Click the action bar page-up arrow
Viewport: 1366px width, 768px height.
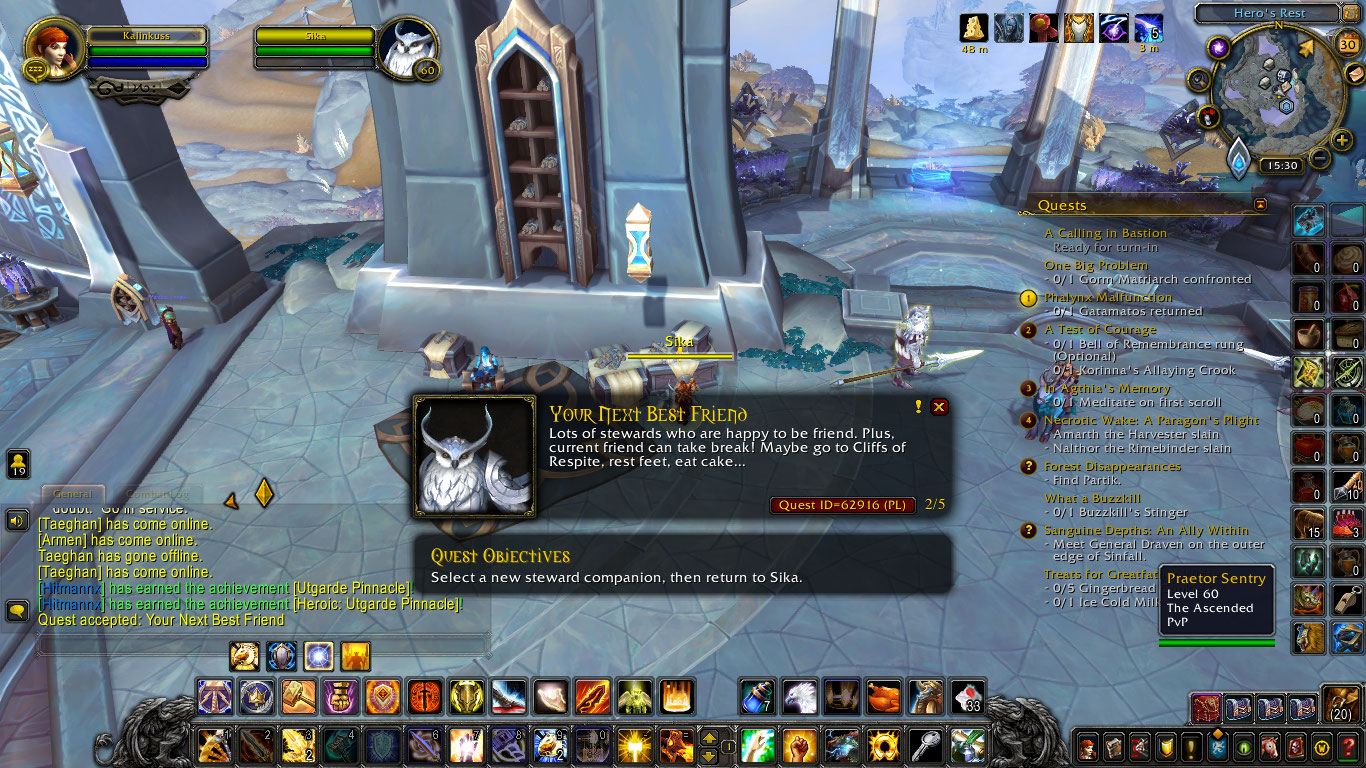[x=711, y=739]
